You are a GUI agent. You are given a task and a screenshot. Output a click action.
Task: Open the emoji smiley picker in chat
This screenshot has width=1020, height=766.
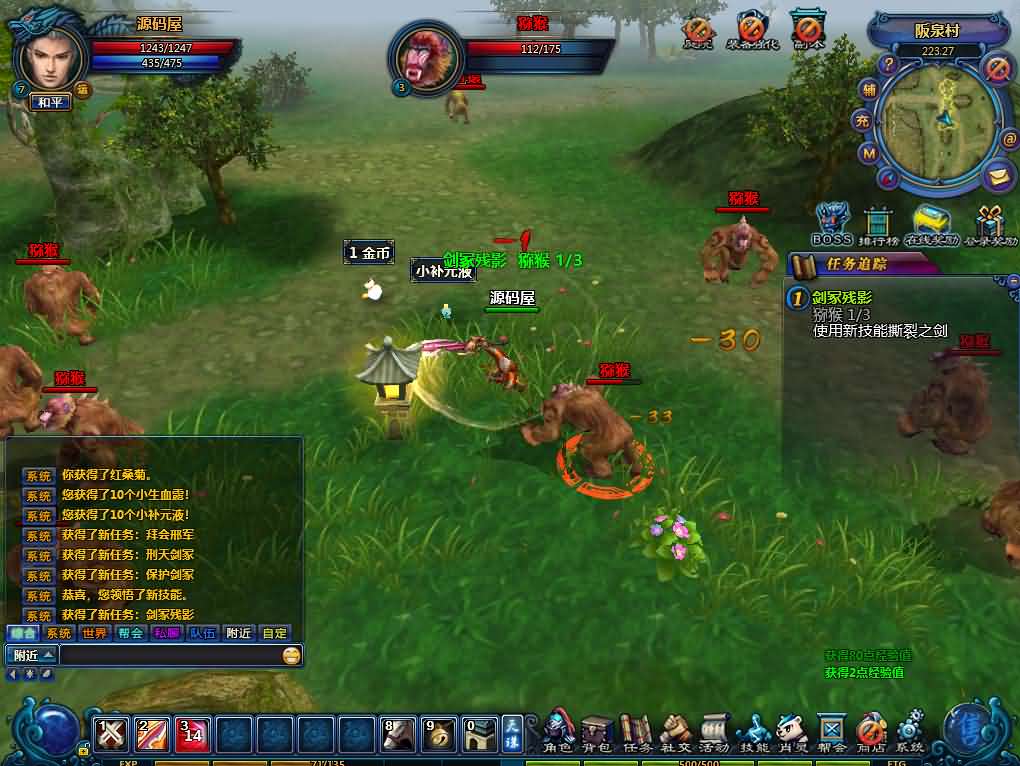(291, 656)
